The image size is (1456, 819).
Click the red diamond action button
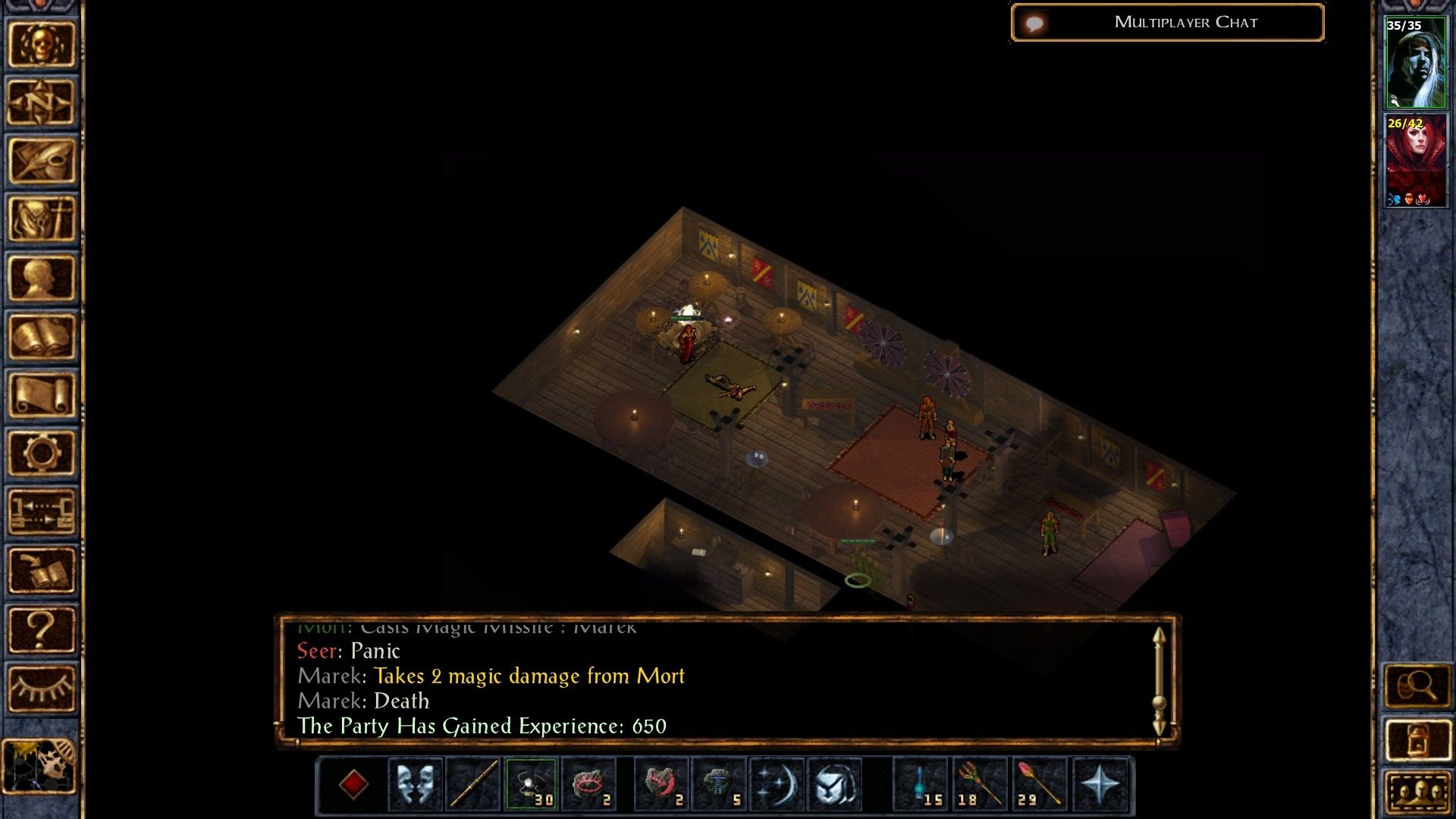point(353,784)
